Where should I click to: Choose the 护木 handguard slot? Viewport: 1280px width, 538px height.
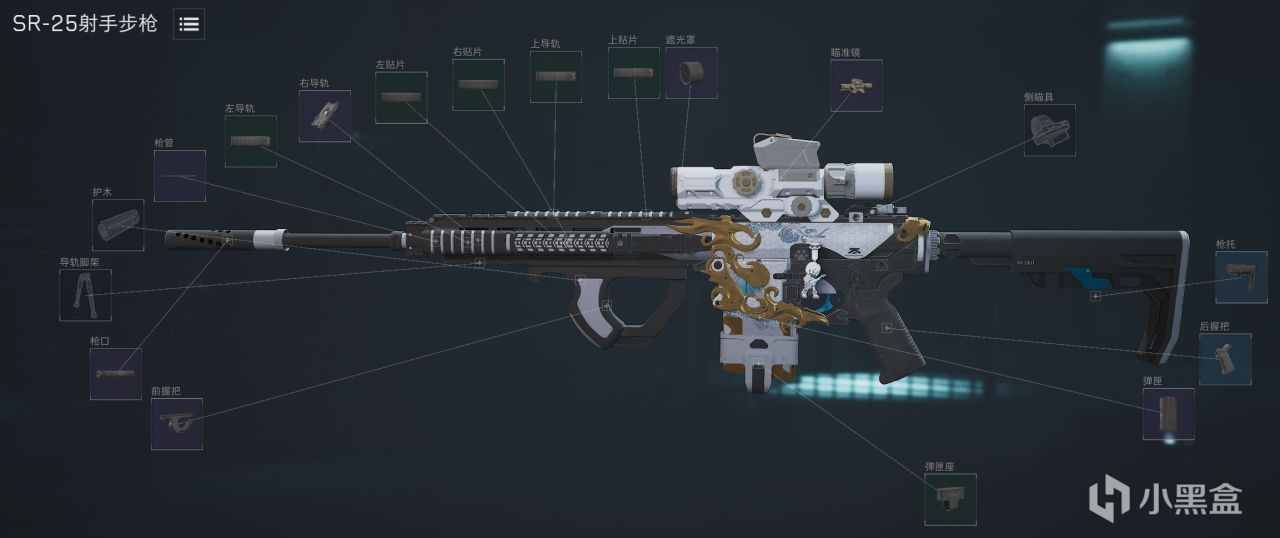118,225
